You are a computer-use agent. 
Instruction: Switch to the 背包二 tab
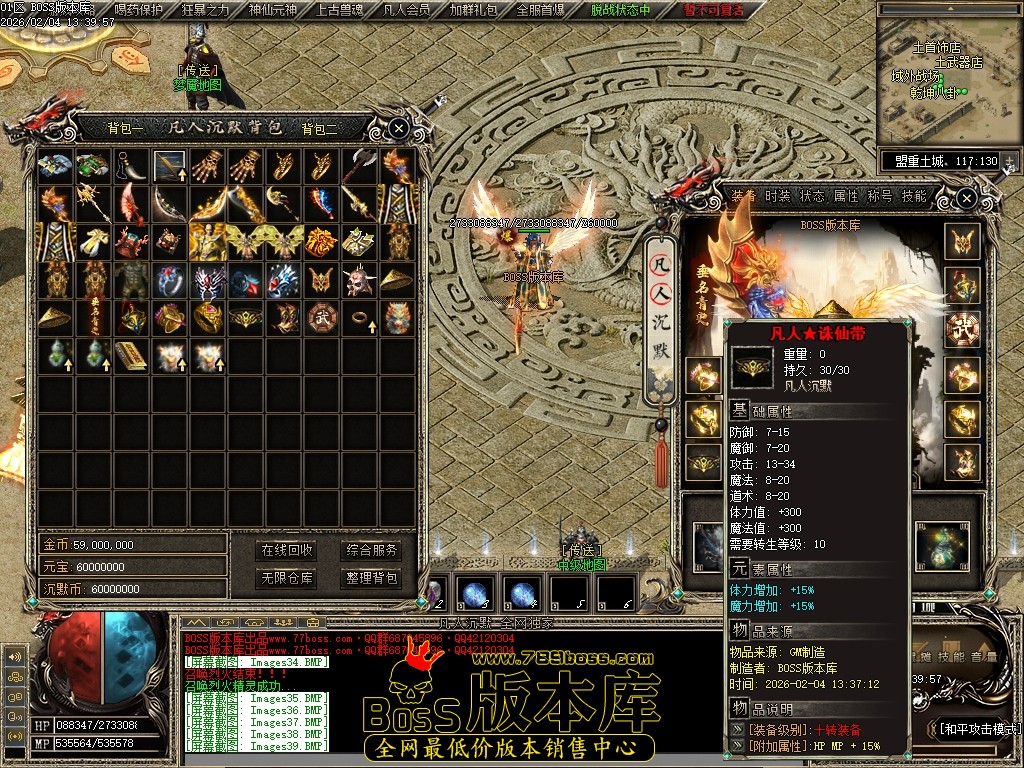[320, 128]
